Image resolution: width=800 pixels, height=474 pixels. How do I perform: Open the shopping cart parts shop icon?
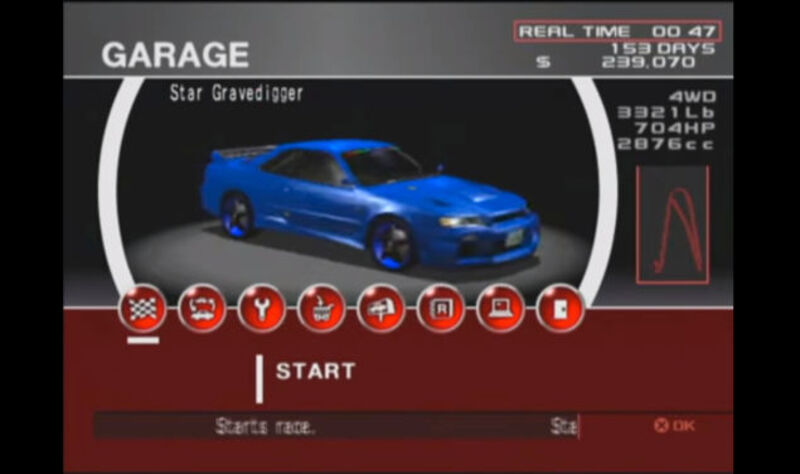[x=321, y=309]
